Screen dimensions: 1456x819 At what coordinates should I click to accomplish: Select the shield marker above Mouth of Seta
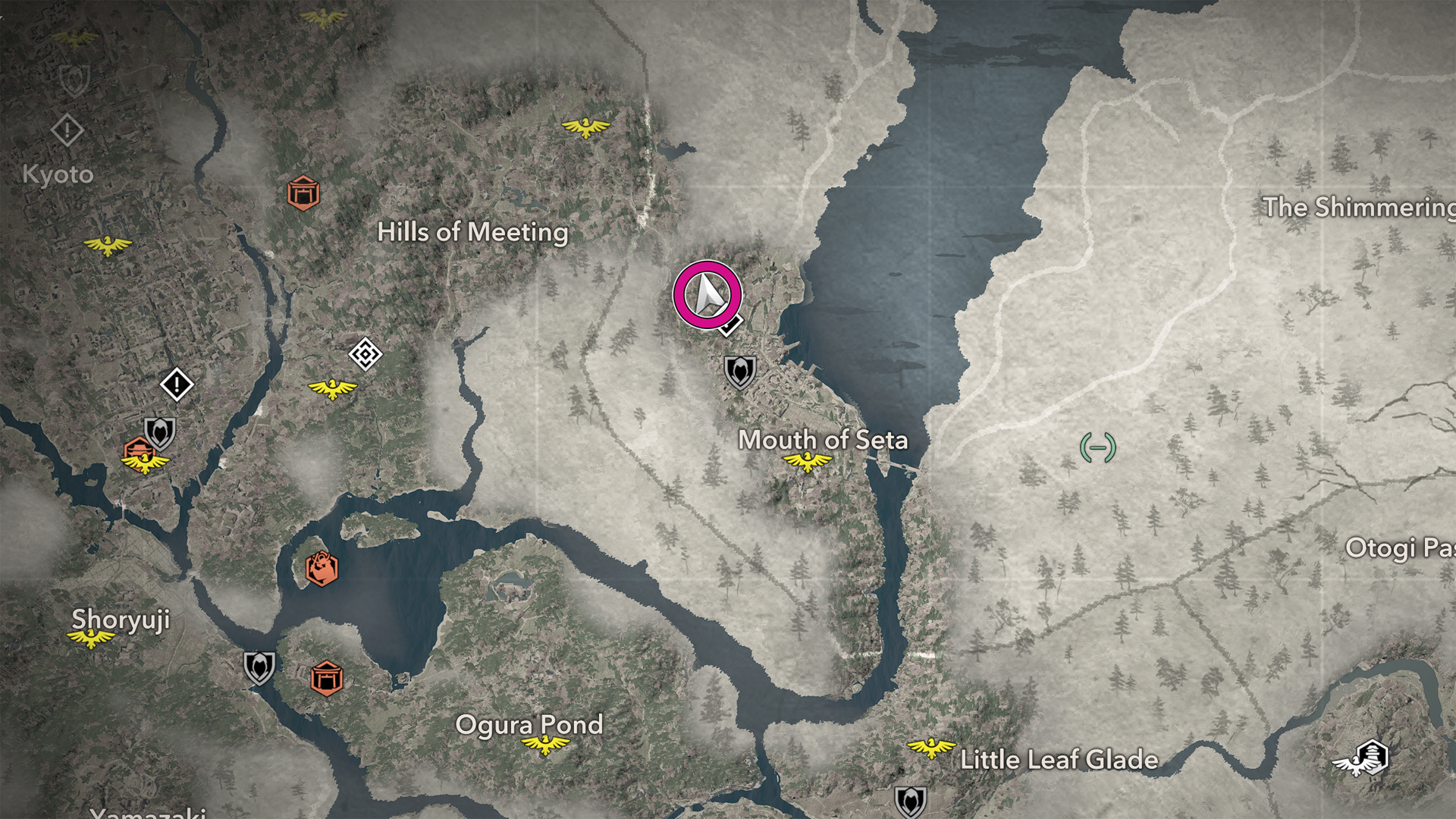point(739,372)
